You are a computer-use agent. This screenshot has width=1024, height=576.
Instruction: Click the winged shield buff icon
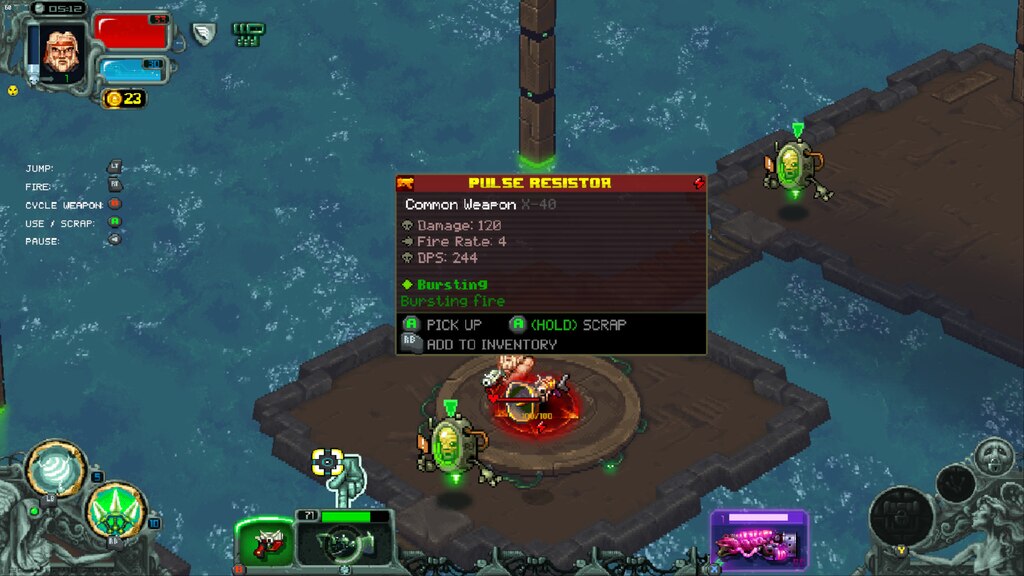click(204, 34)
